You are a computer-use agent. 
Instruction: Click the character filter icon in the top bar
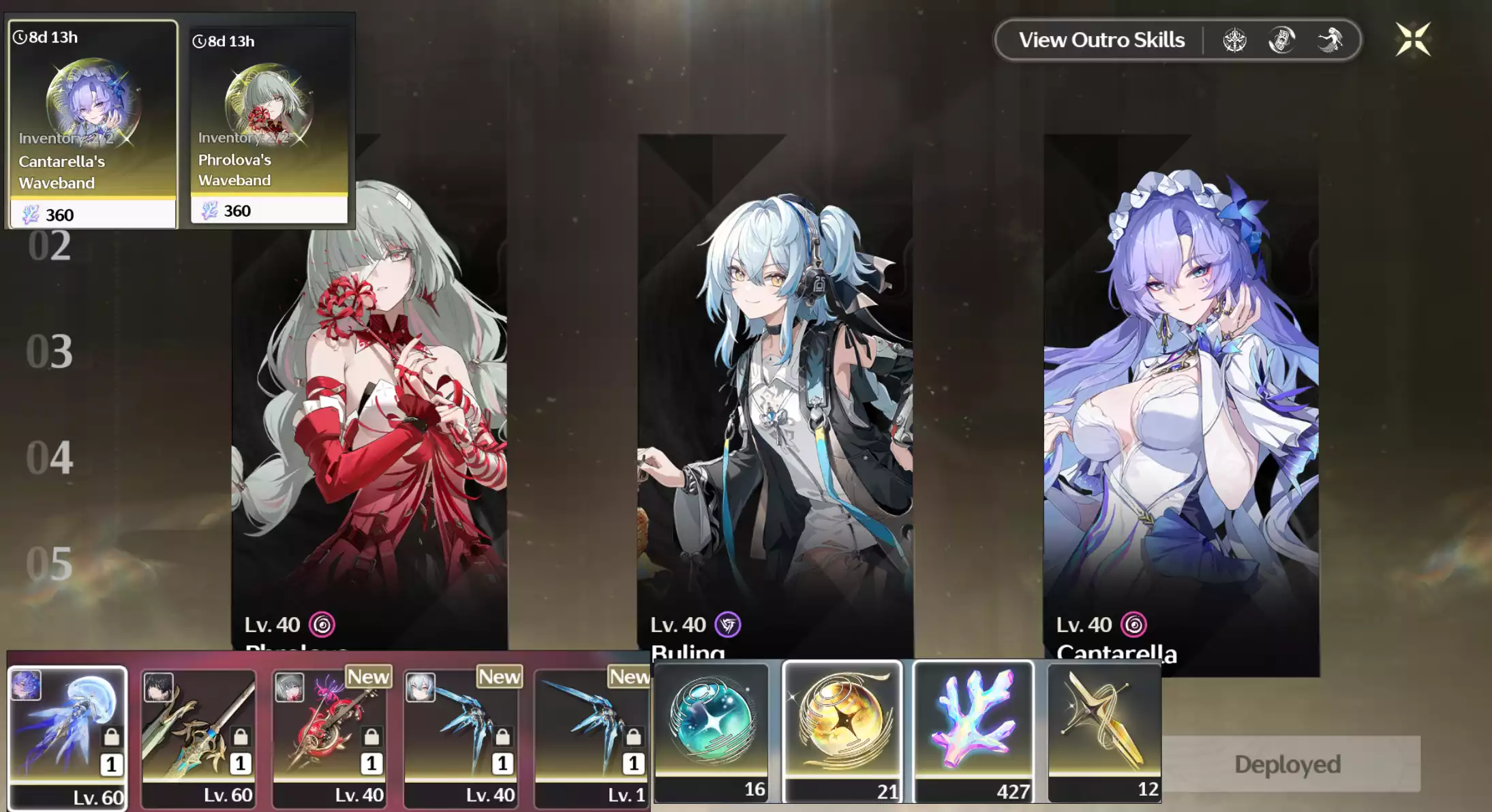[1281, 40]
